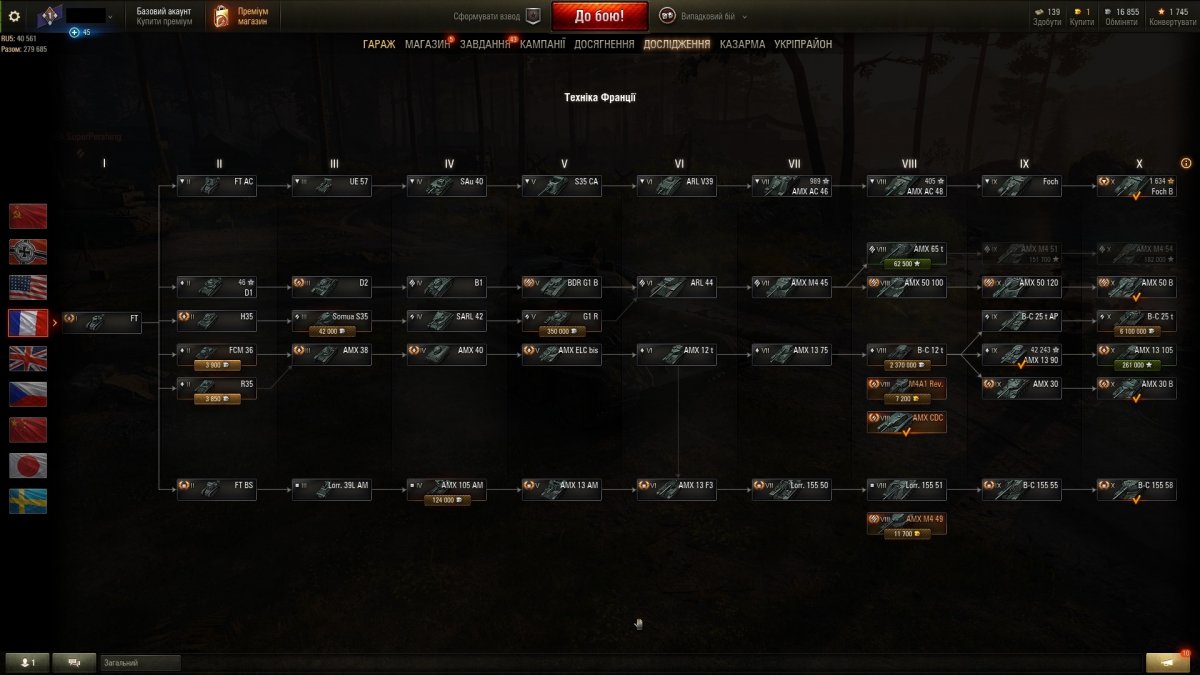Viewport: 1200px width, 675px height.
Task: Switch to the МАГАЗИН tab
Action: 427,44
